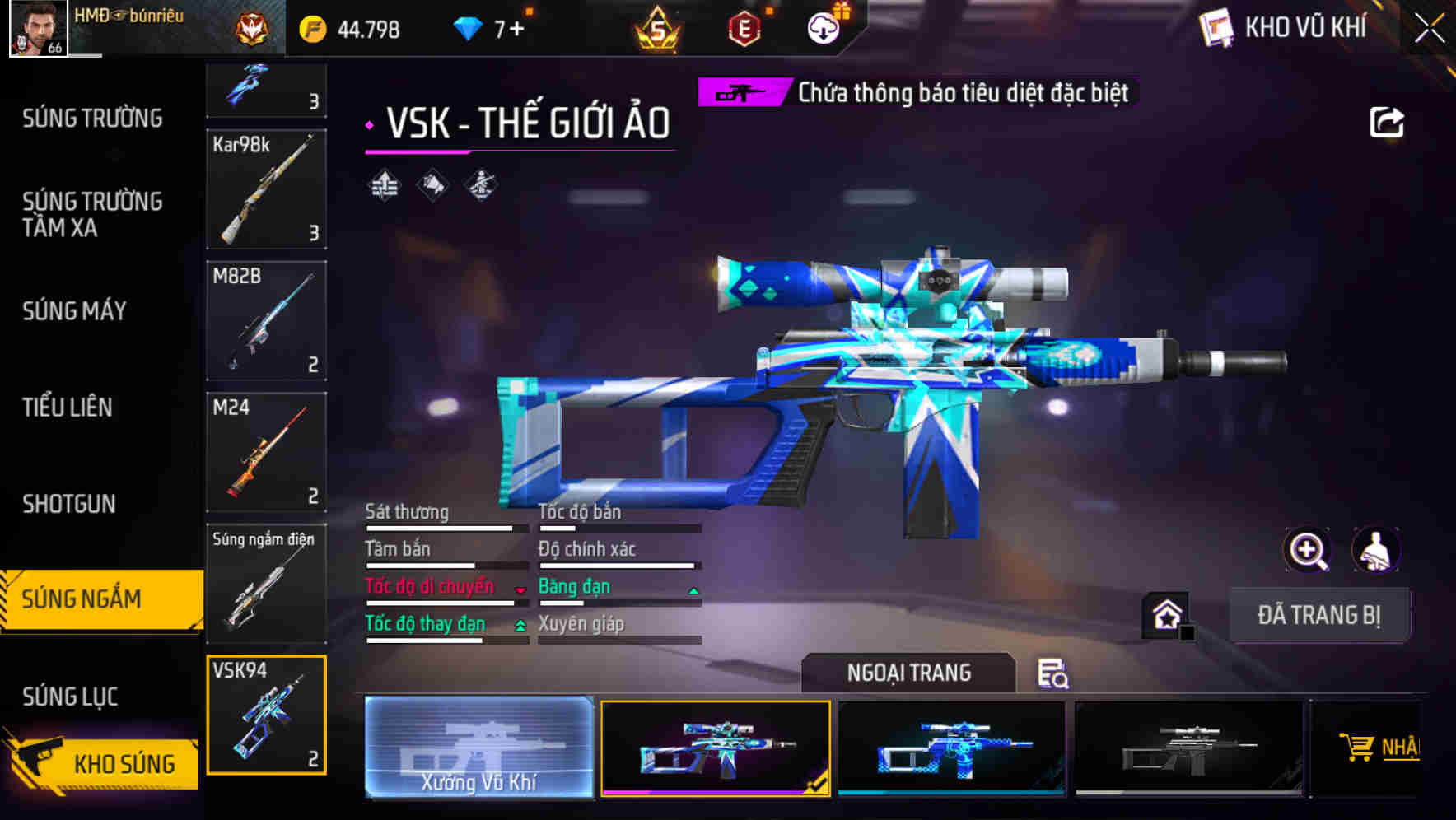The width and height of the screenshot is (1456, 820).
Task: Select the SHOTGUN category
Action: 69,504
